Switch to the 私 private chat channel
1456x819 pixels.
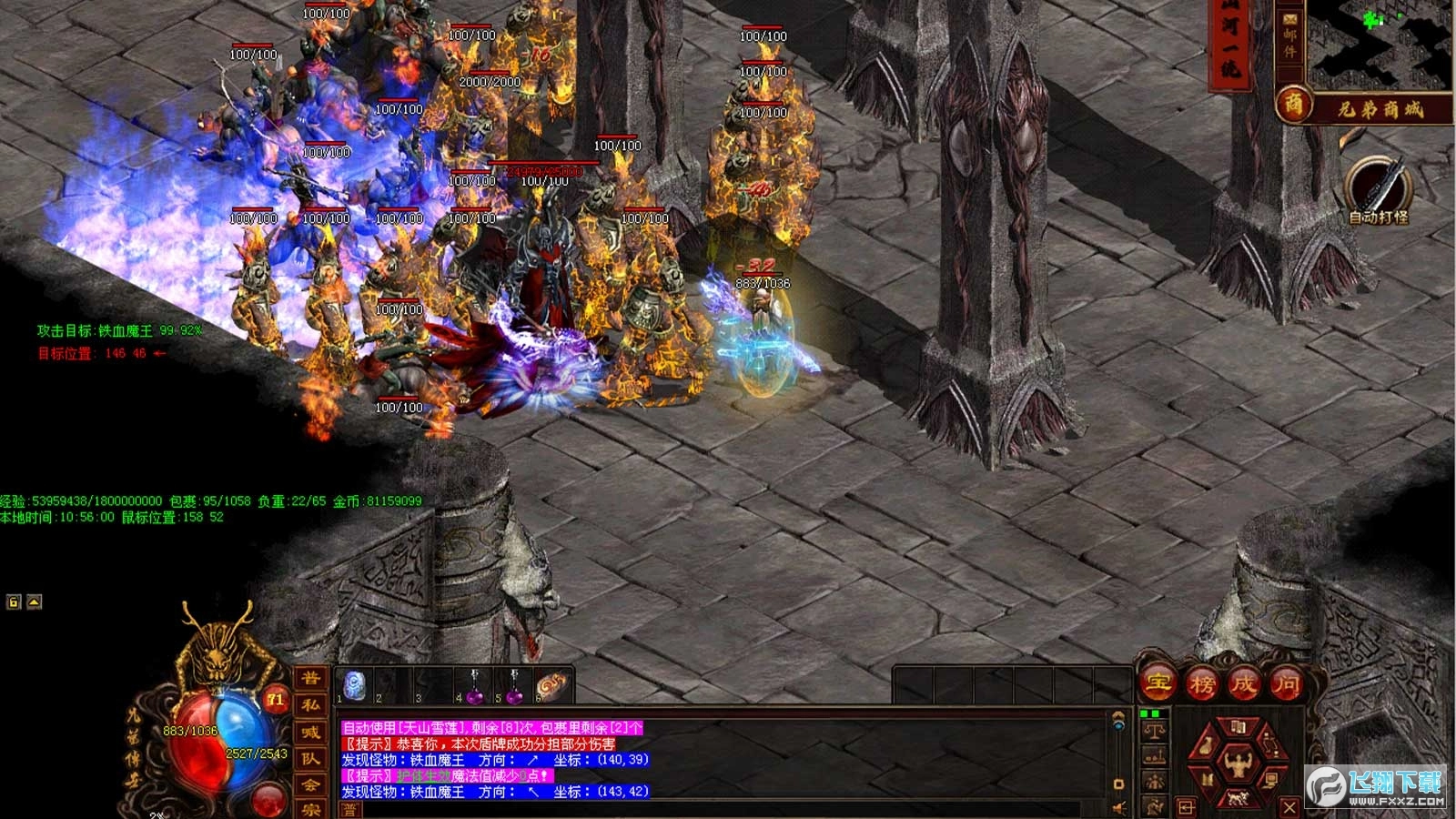pos(310,705)
